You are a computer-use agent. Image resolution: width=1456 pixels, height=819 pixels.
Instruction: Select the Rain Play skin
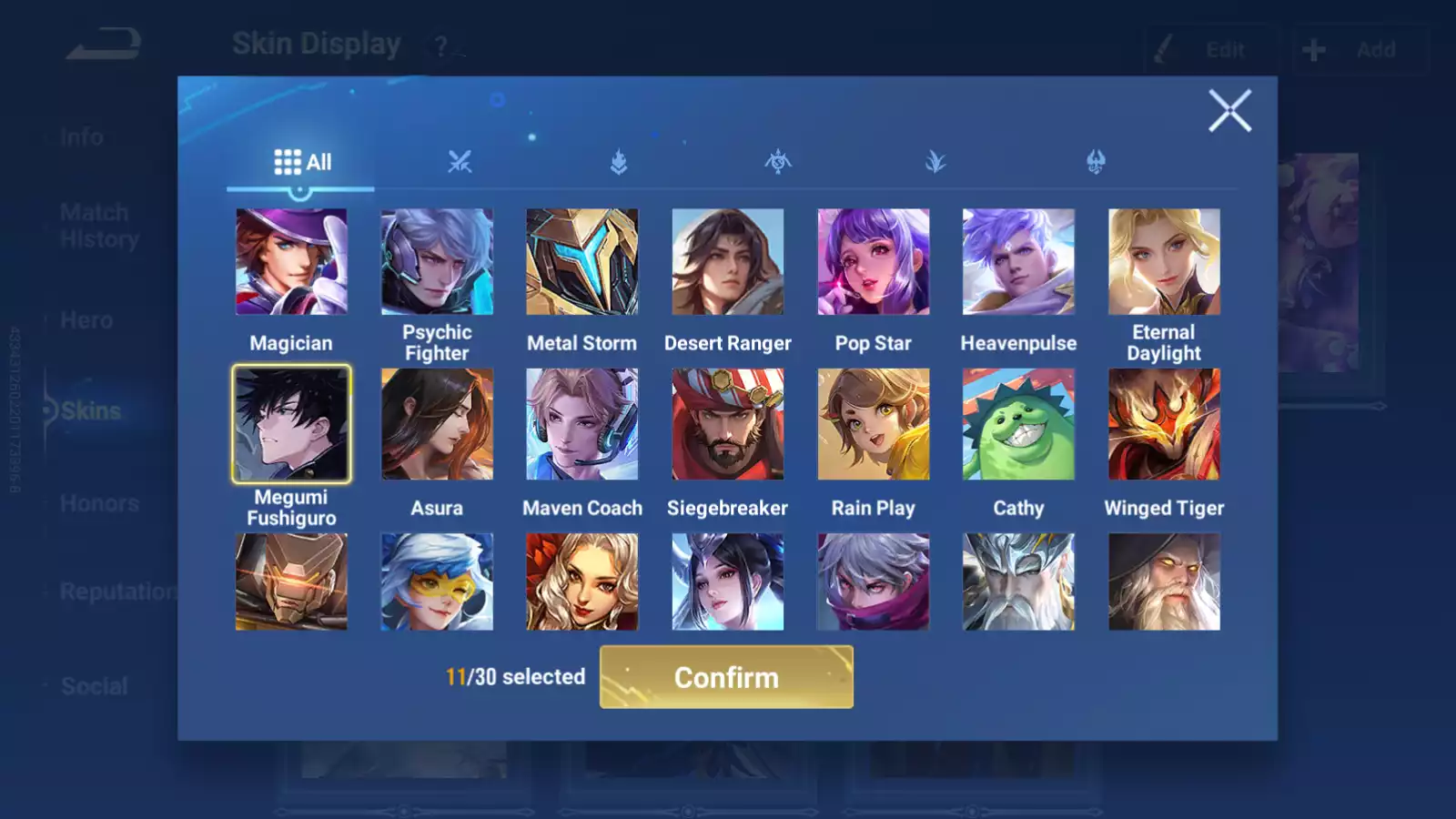[874, 424]
